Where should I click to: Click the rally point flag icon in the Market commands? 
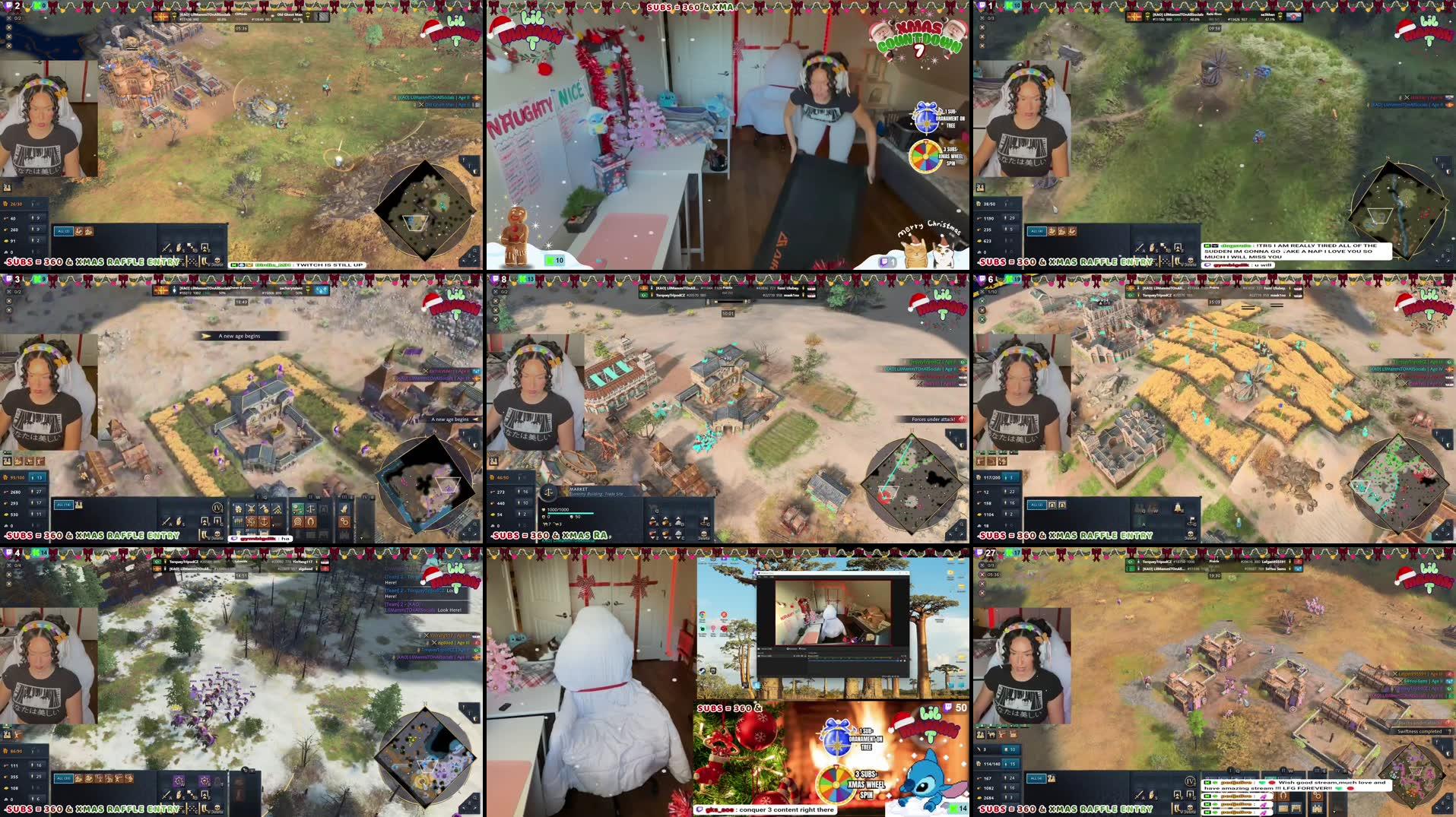pyautogui.click(x=705, y=522)
